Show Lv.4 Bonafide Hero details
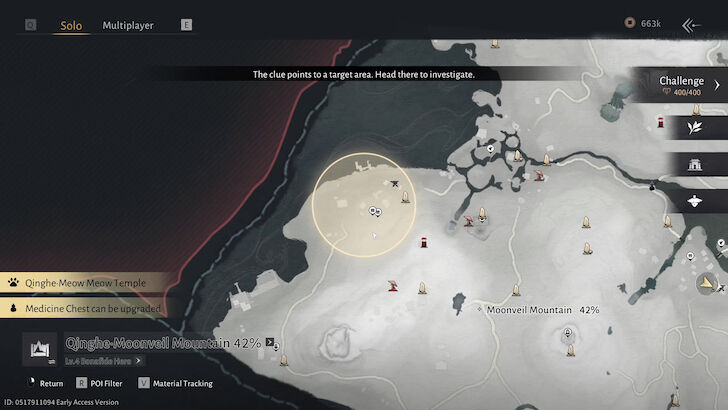 coord(103,360)
